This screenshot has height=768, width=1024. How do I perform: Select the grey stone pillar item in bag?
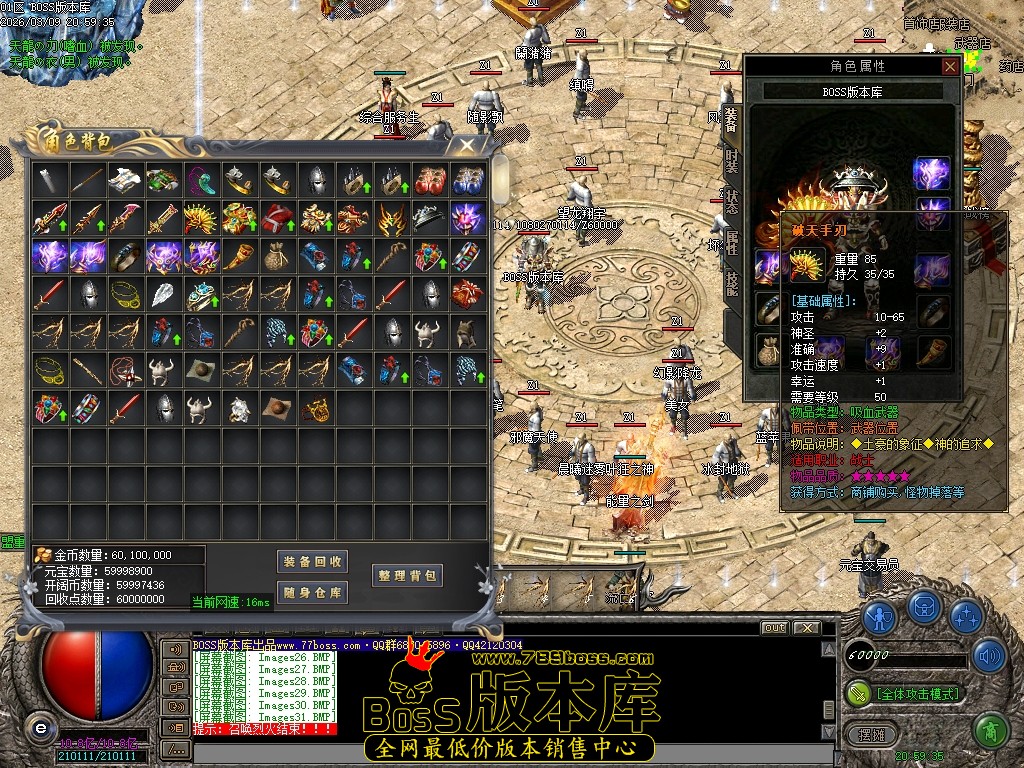(x=50, y=180)
